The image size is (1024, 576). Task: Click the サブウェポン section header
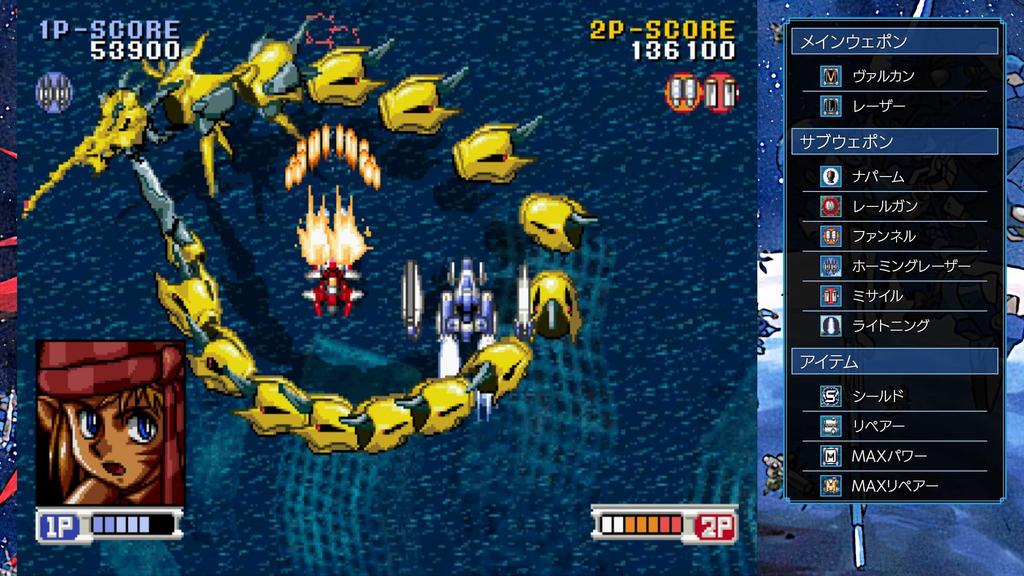pos(894,142)
